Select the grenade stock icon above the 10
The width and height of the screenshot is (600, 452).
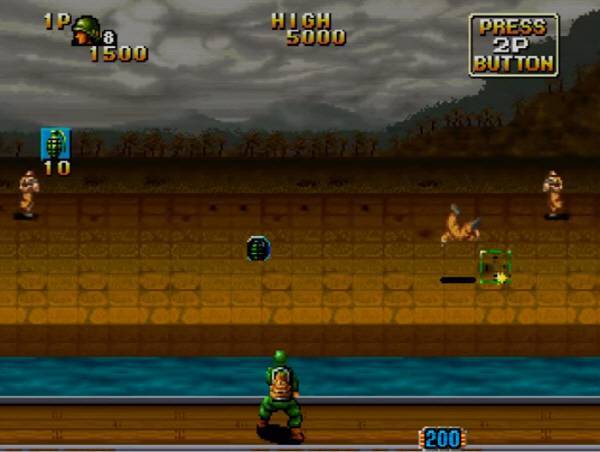pyautogui.click(x=55, y=143)
